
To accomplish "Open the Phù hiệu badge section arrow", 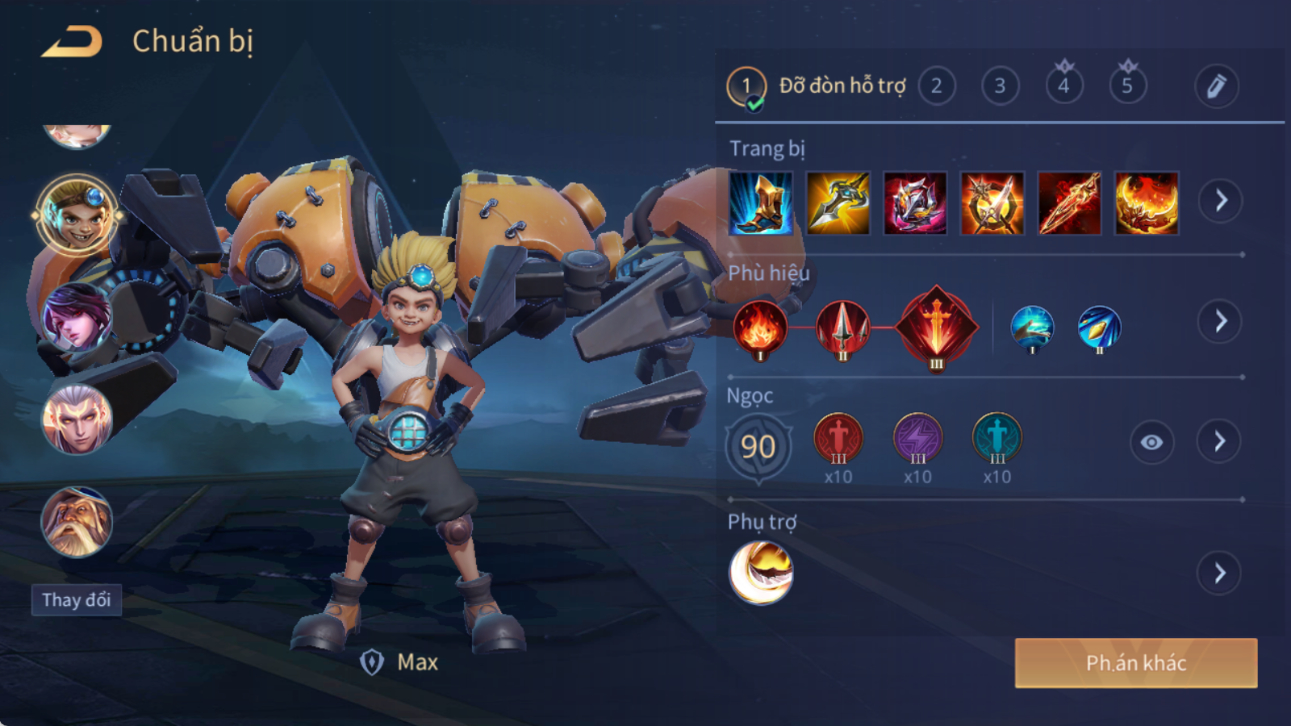I will (x=1220, y=322).
